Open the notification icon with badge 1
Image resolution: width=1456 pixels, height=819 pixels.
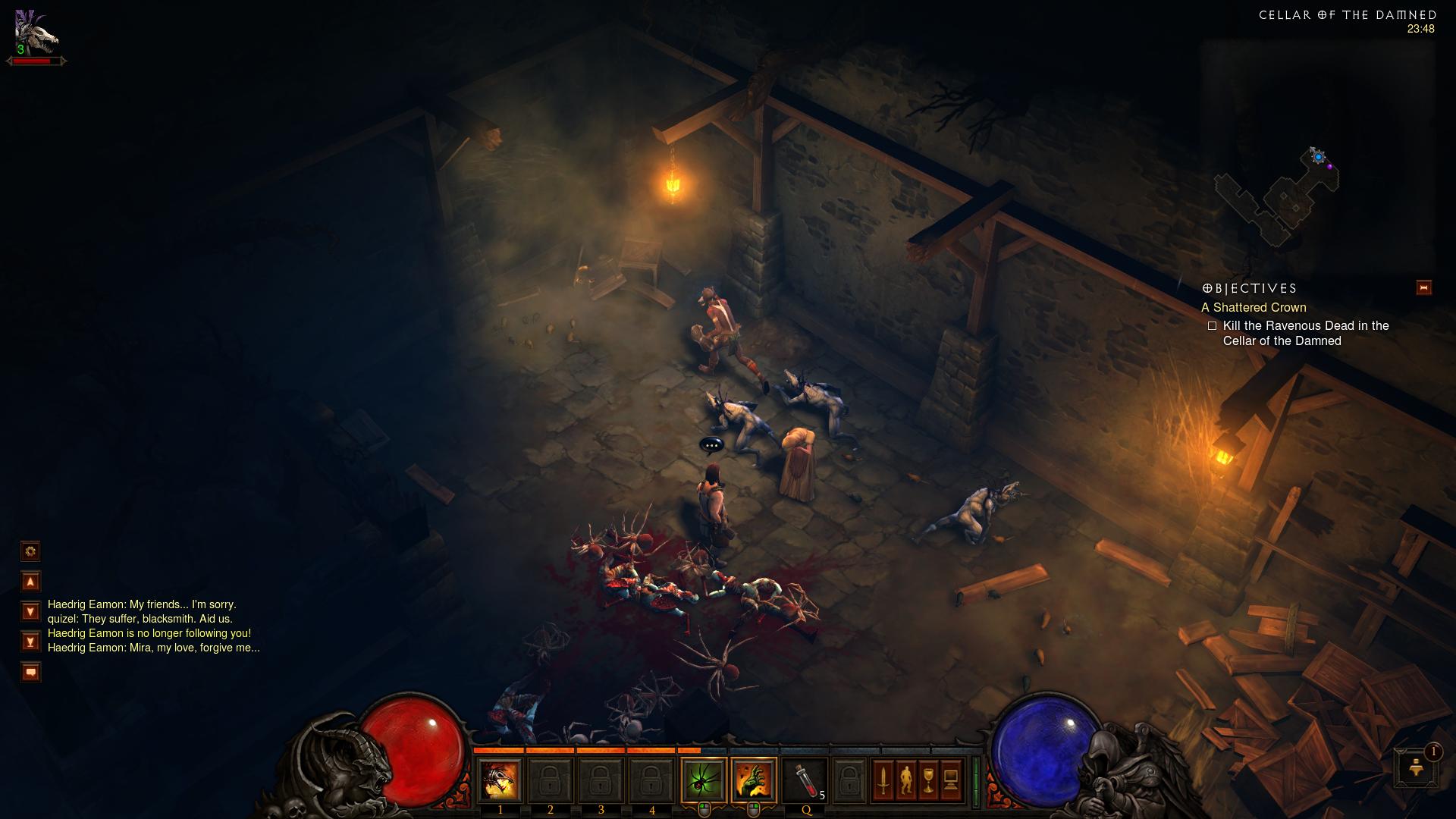click(x=1416, y=767)
